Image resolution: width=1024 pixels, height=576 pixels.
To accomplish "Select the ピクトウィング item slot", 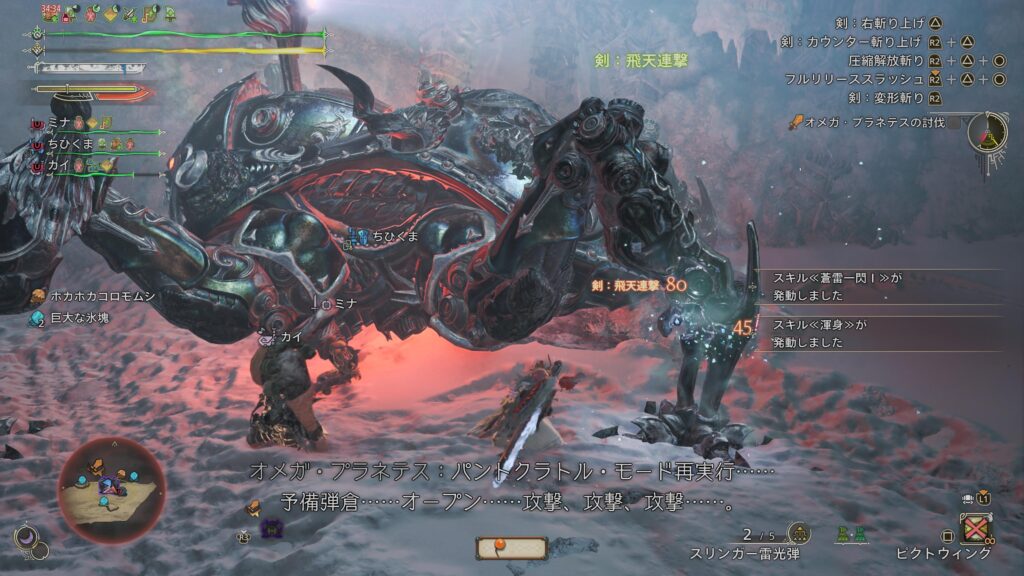I will 974,529.
